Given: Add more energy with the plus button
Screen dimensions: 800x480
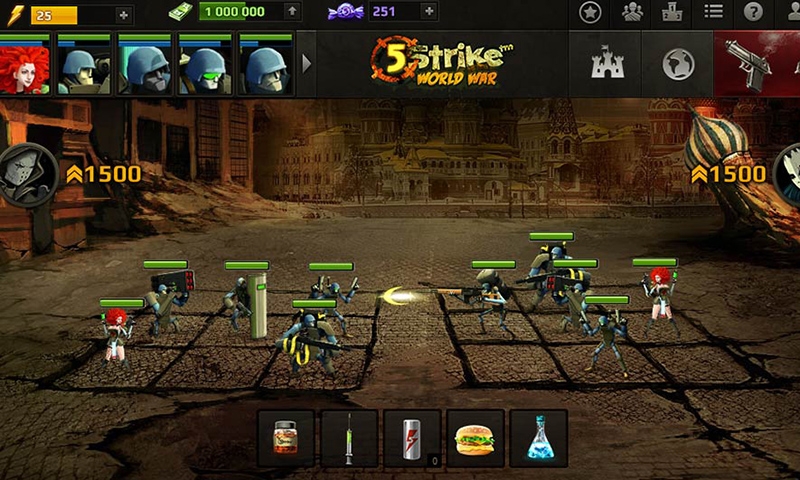Looking at the screenshot, I should pos(123,13).
